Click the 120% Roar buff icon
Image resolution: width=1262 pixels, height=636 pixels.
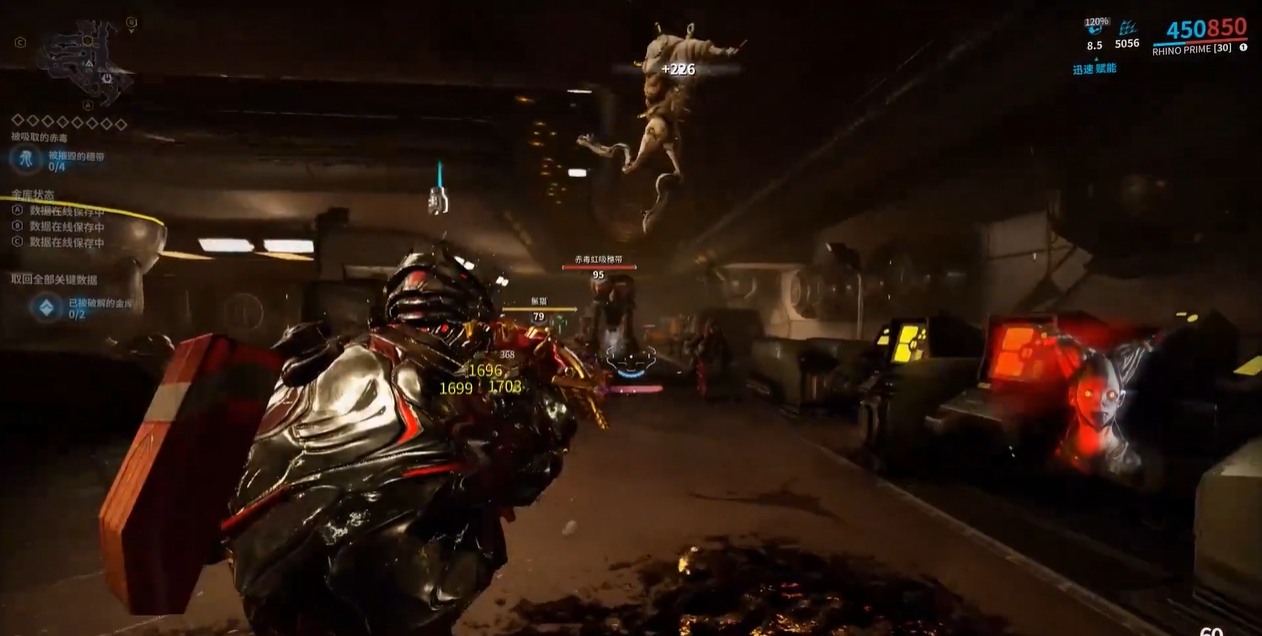pos(1095,30)
